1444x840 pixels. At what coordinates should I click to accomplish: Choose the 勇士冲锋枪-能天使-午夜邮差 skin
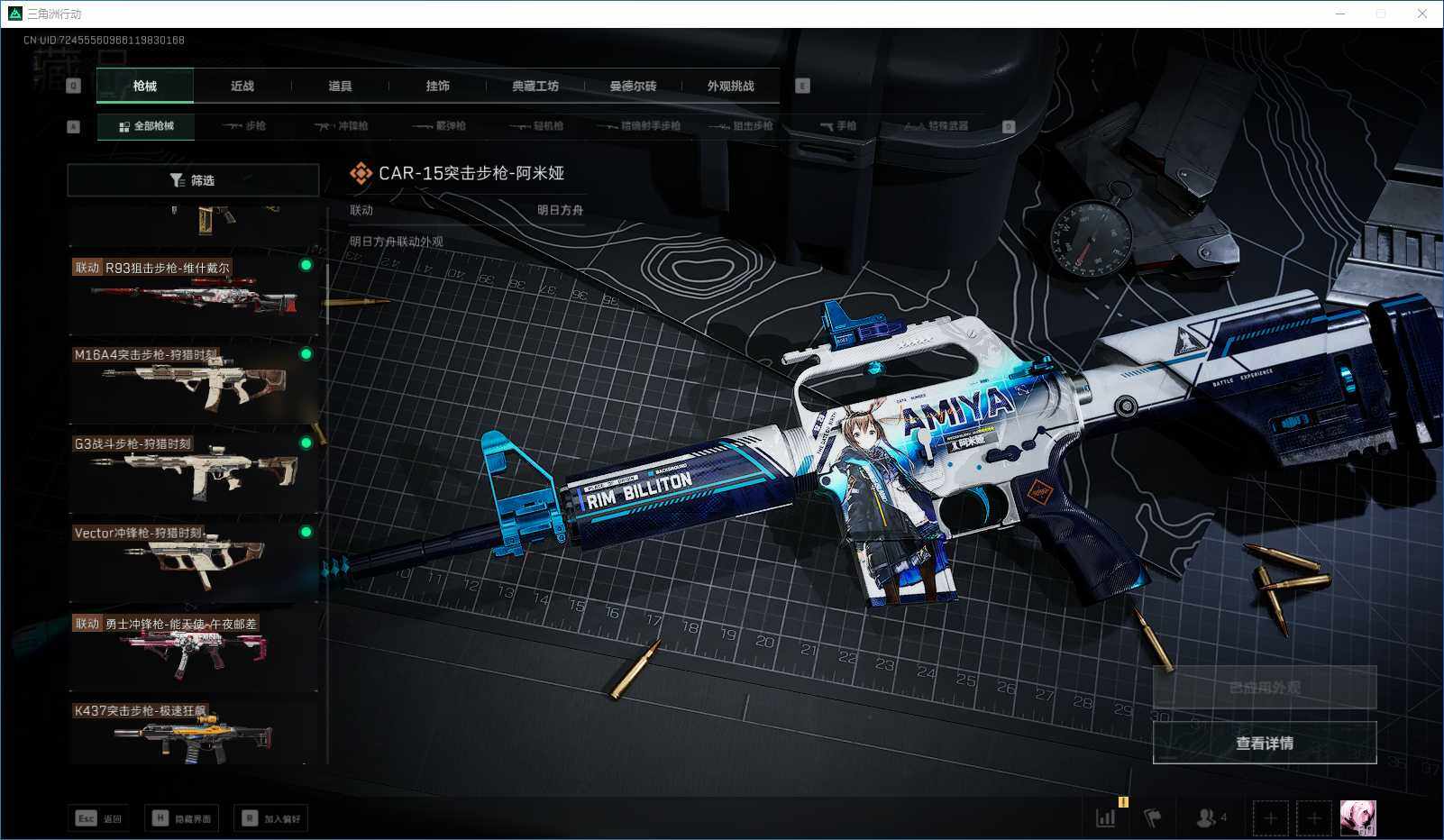[193, 649]
